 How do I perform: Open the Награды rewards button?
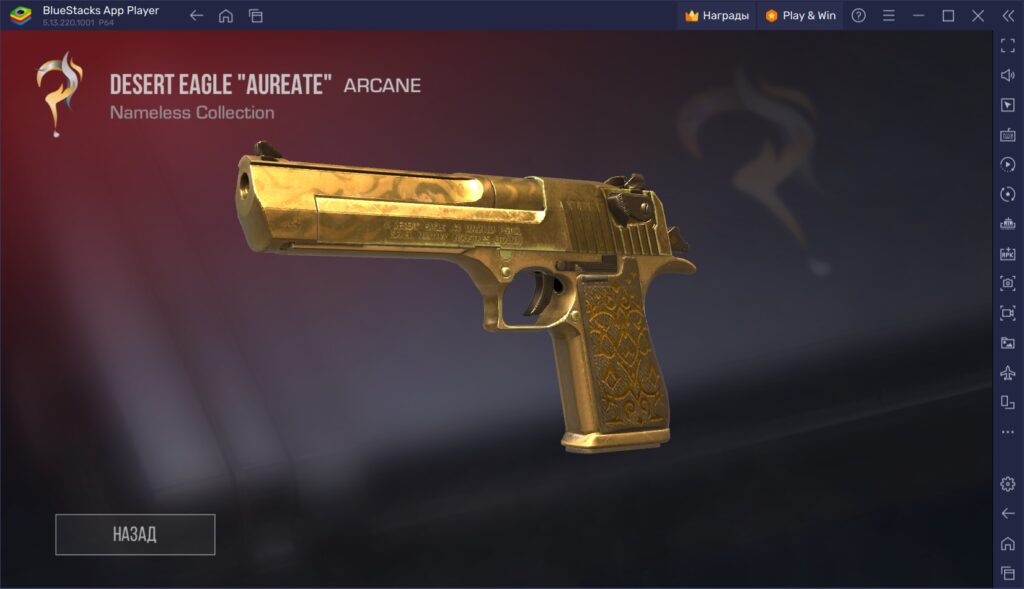717,15
